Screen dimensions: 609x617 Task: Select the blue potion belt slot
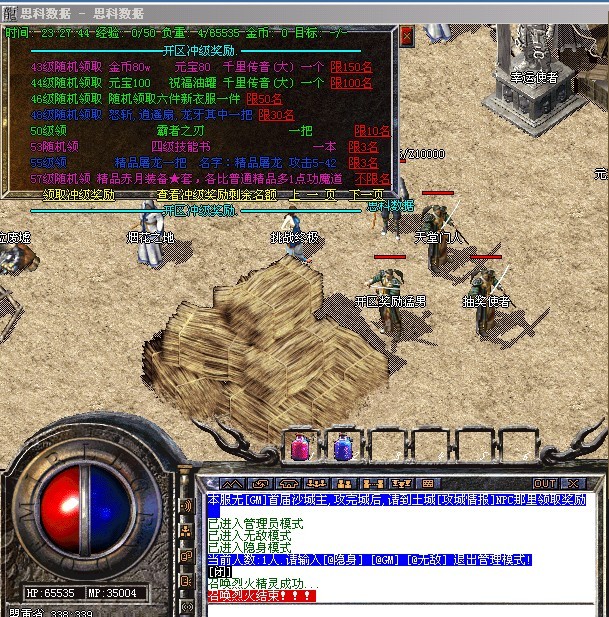point(342,448)
